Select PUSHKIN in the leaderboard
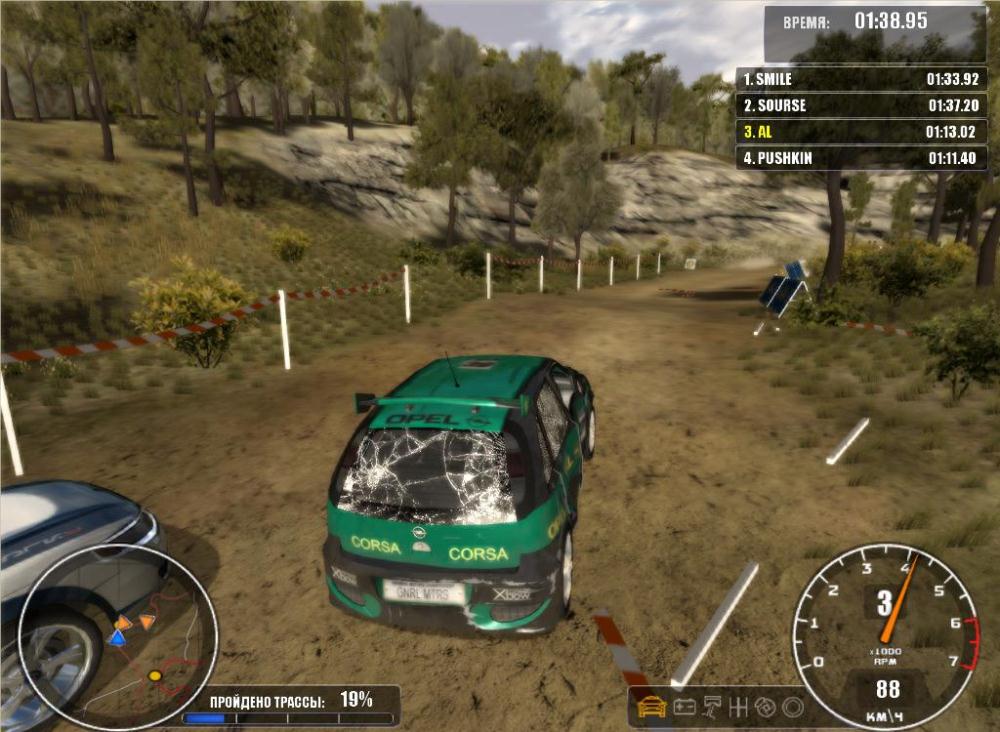 tap(862, 158)
